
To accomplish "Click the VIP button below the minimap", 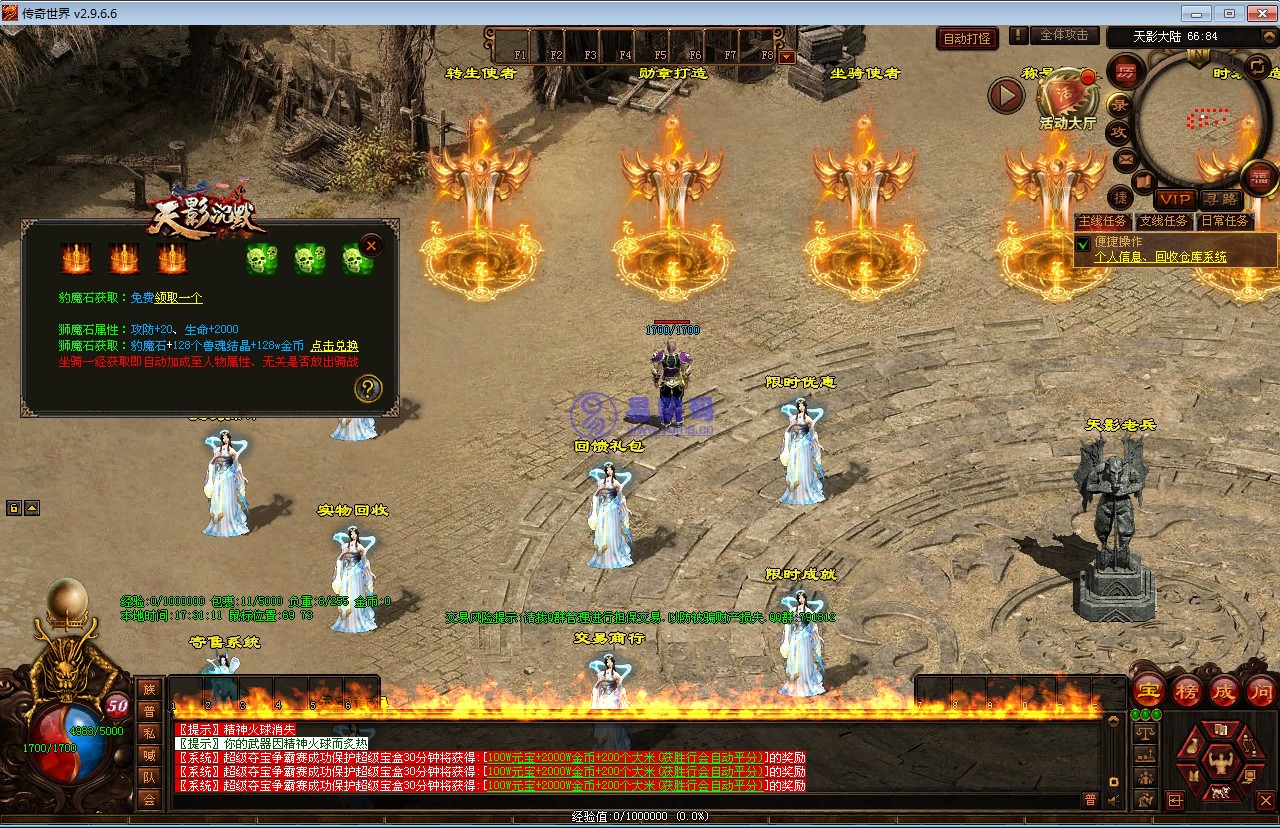I will point(1175,199).
